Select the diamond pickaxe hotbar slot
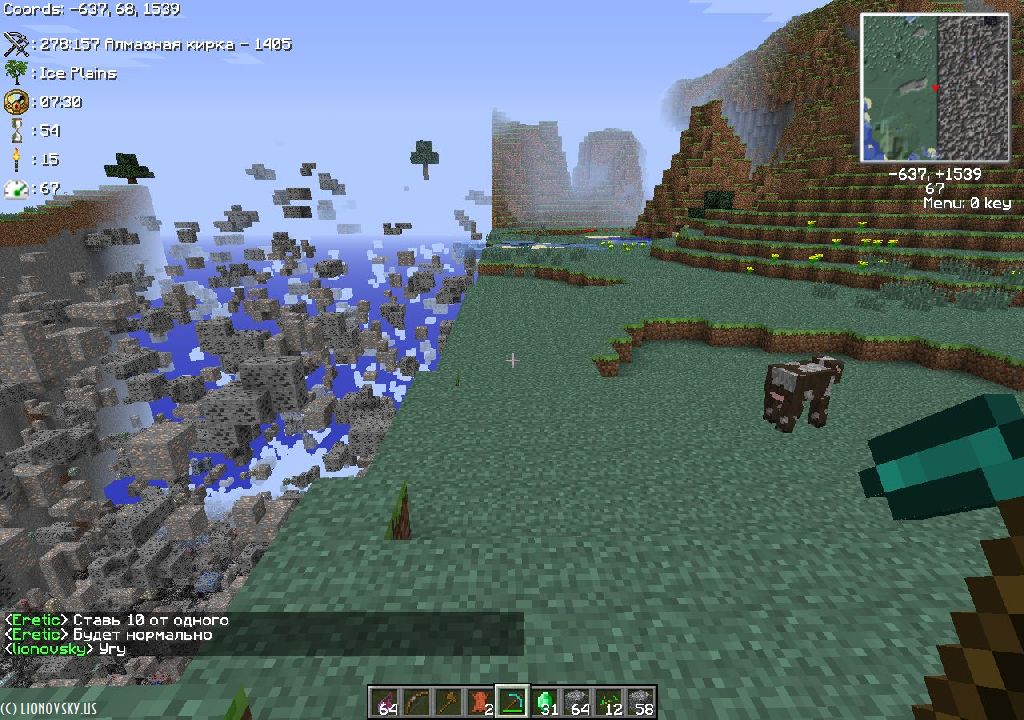1024x720 pixels. click(512, 702)
